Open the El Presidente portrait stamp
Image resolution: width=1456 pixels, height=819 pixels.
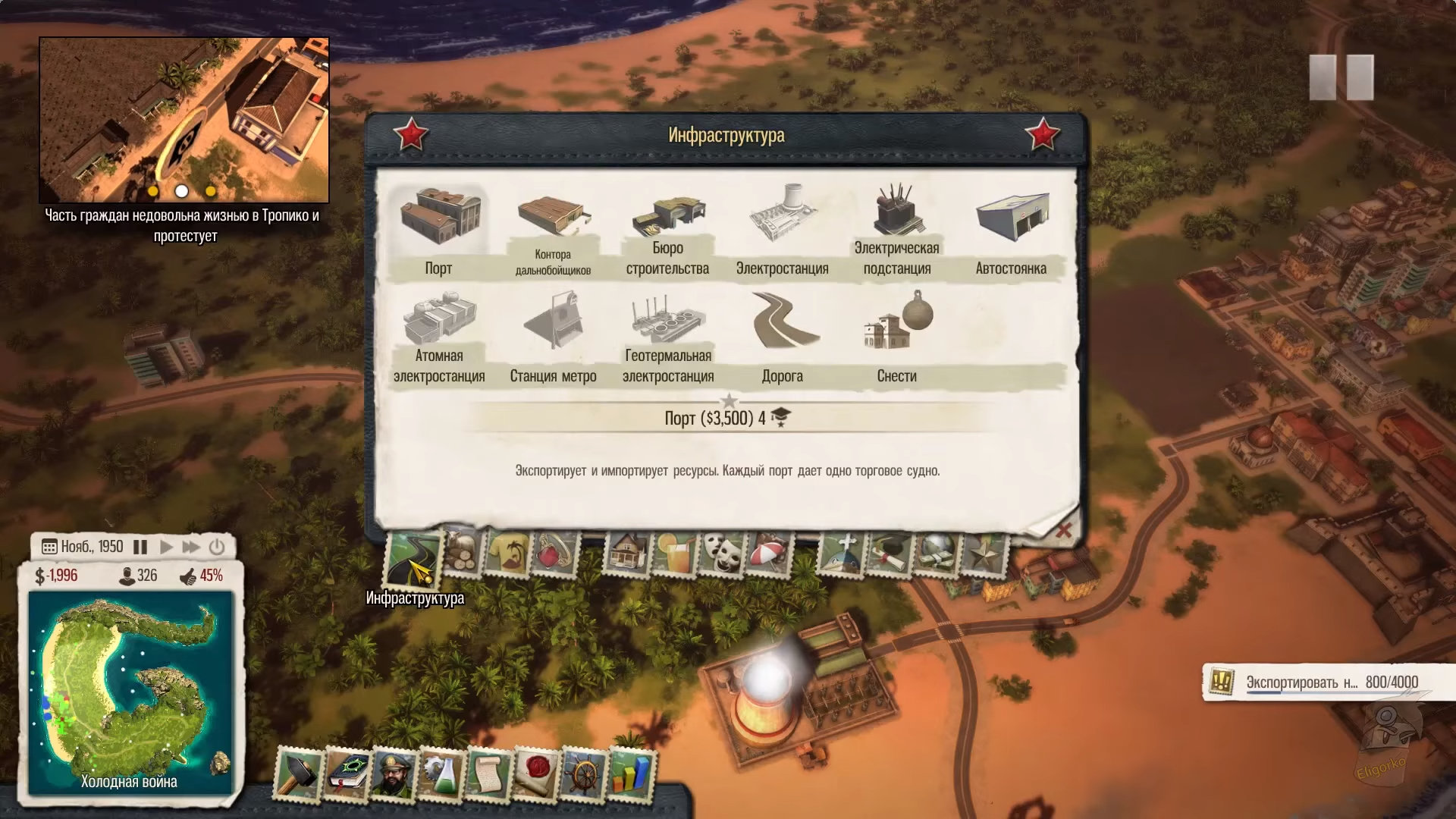(393, 775)
